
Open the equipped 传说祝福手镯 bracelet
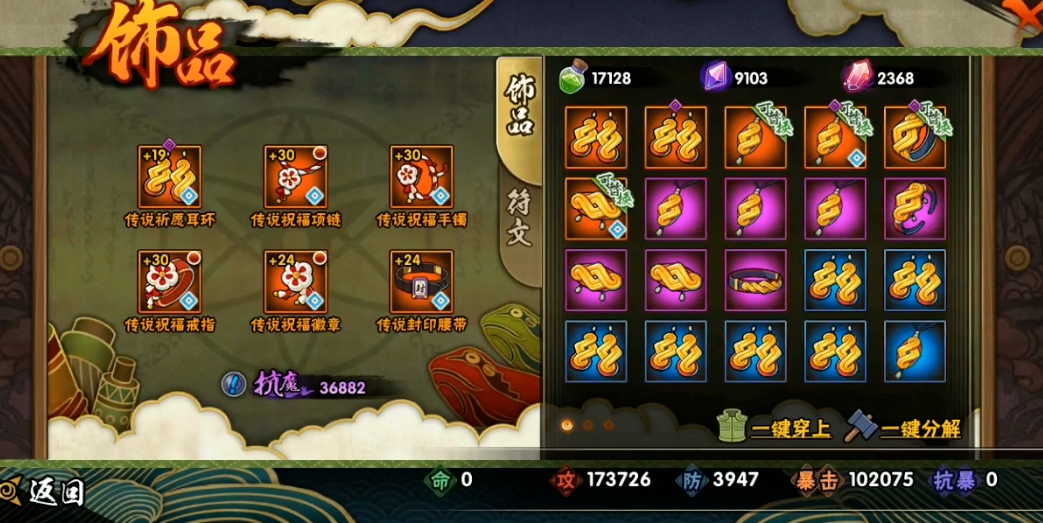click(x=421, y=176)
